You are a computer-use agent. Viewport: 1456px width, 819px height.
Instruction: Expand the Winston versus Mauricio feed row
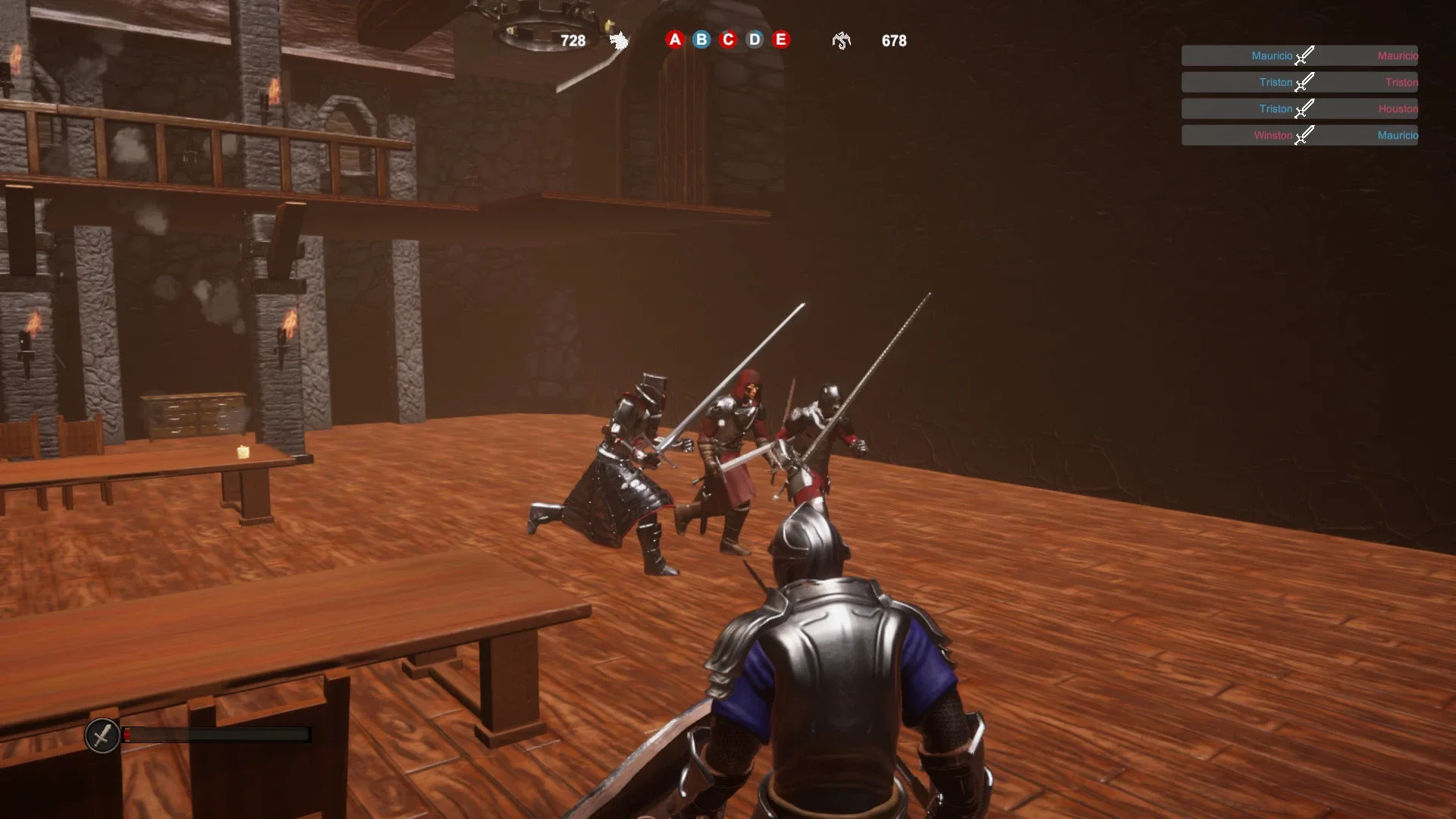(1299, 135)
